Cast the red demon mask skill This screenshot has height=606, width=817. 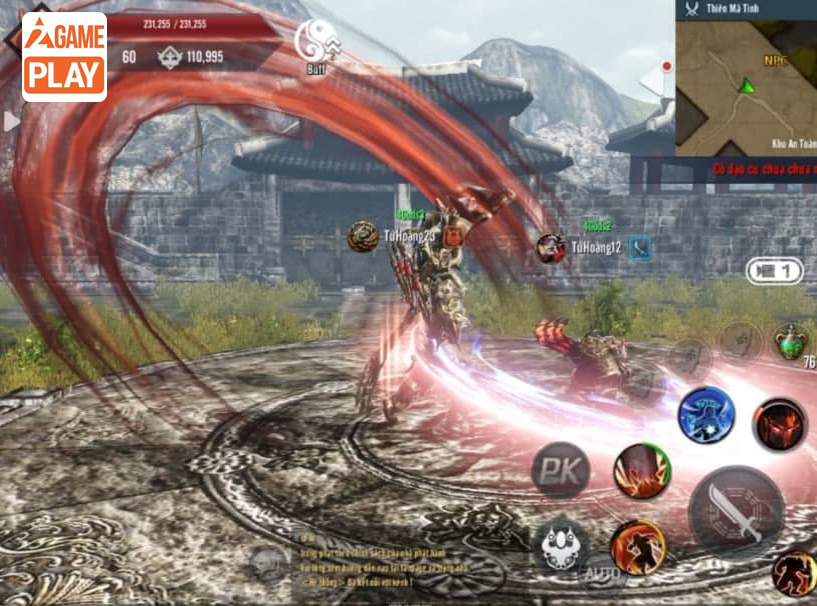pyautogui.click(x=780, y=423)
